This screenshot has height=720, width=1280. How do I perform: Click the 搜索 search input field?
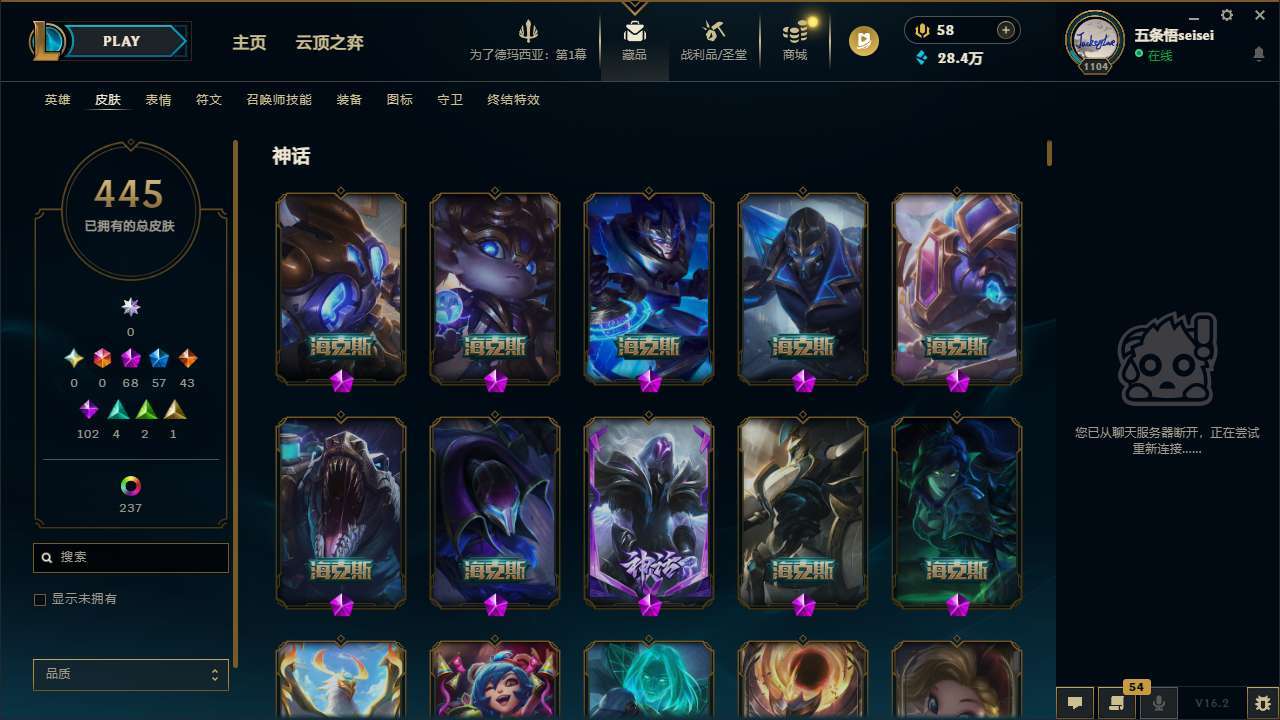pyautogui.click(x=130, y=557)
